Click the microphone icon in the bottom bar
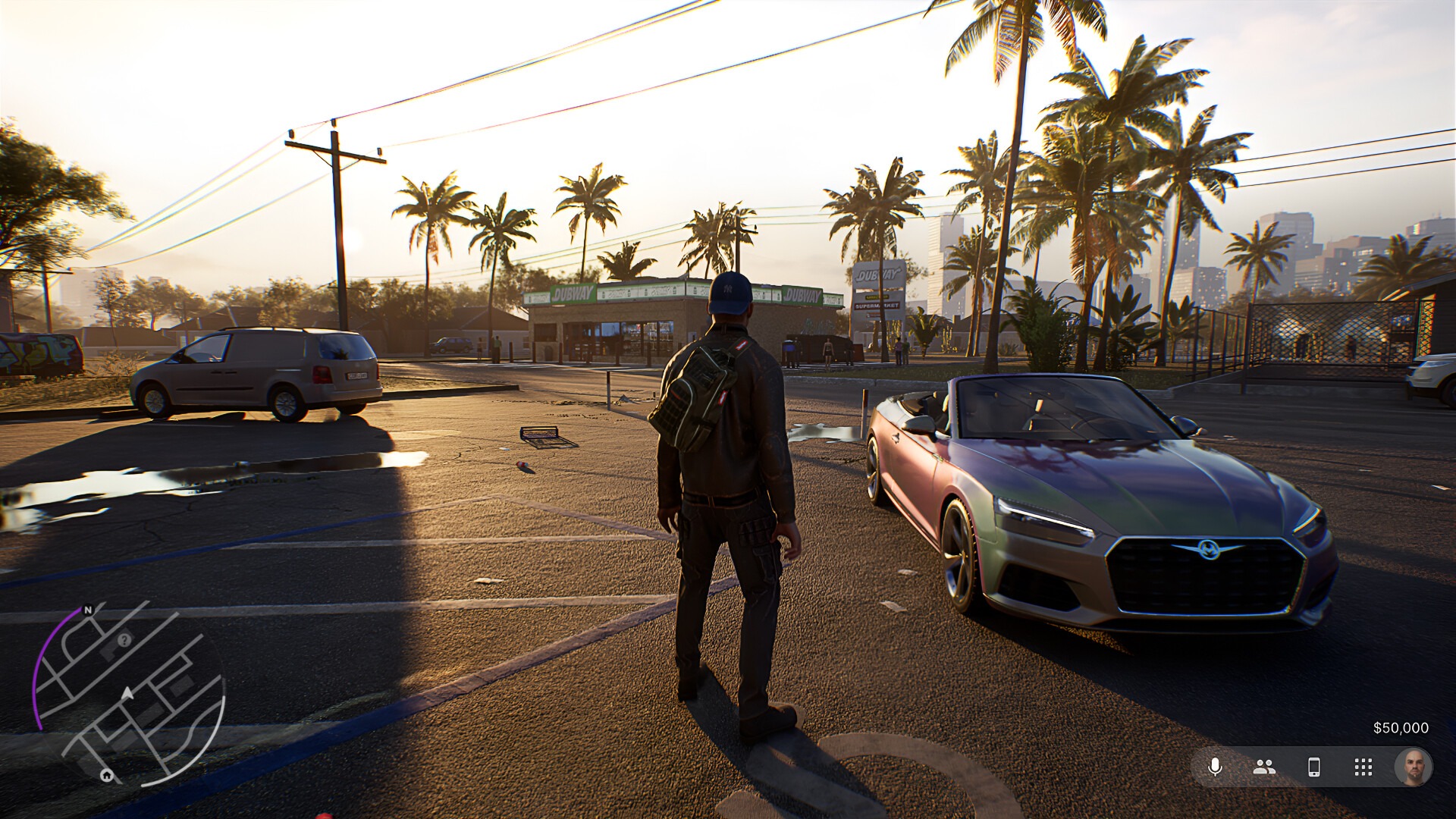Image resolution: width=1456 pixels, height=819 pixels. click(1215, 765)
